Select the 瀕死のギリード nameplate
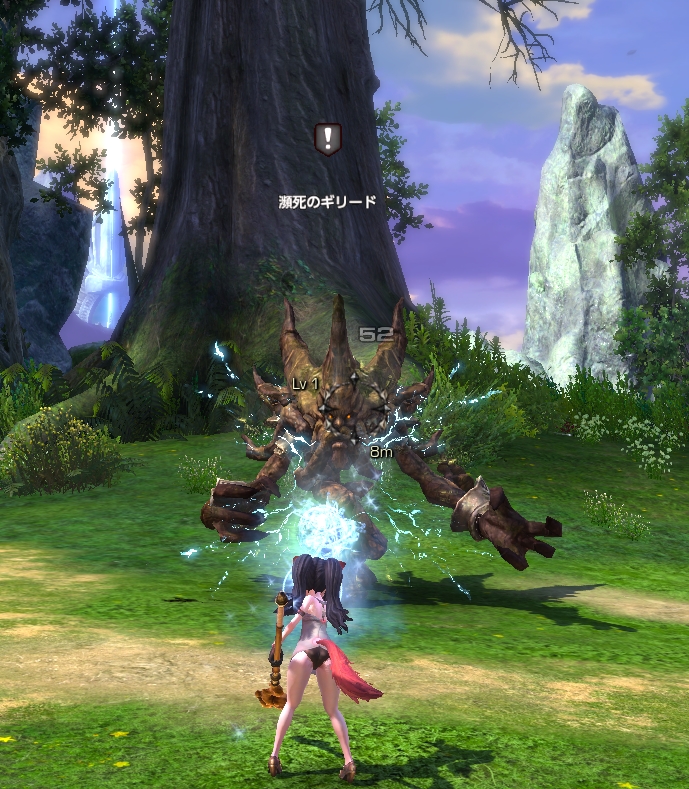Viewport: 689px width, 789px height. (x=327, y=201)
